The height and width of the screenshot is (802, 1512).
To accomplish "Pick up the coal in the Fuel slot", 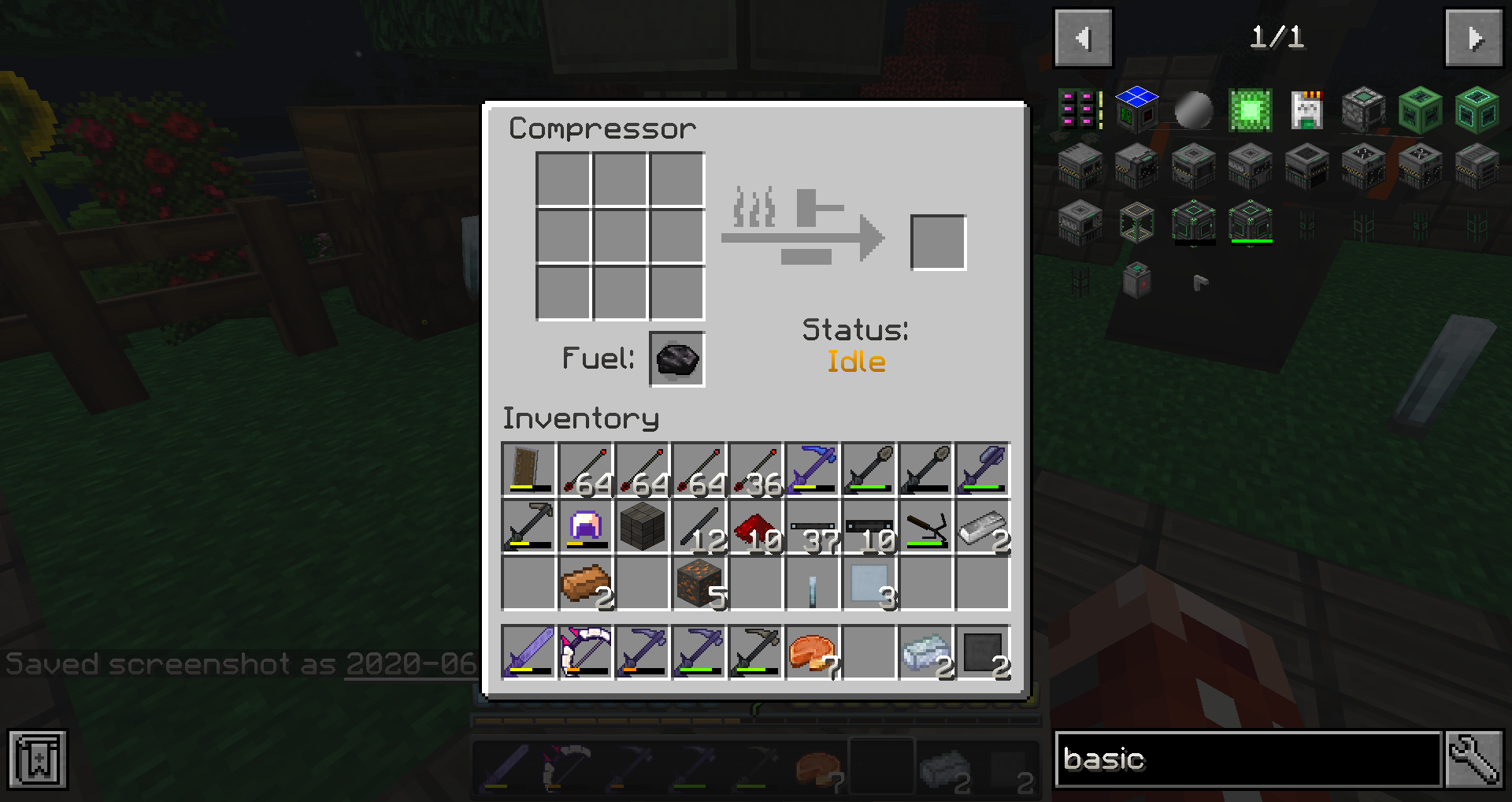I will (x=676, y=359).
